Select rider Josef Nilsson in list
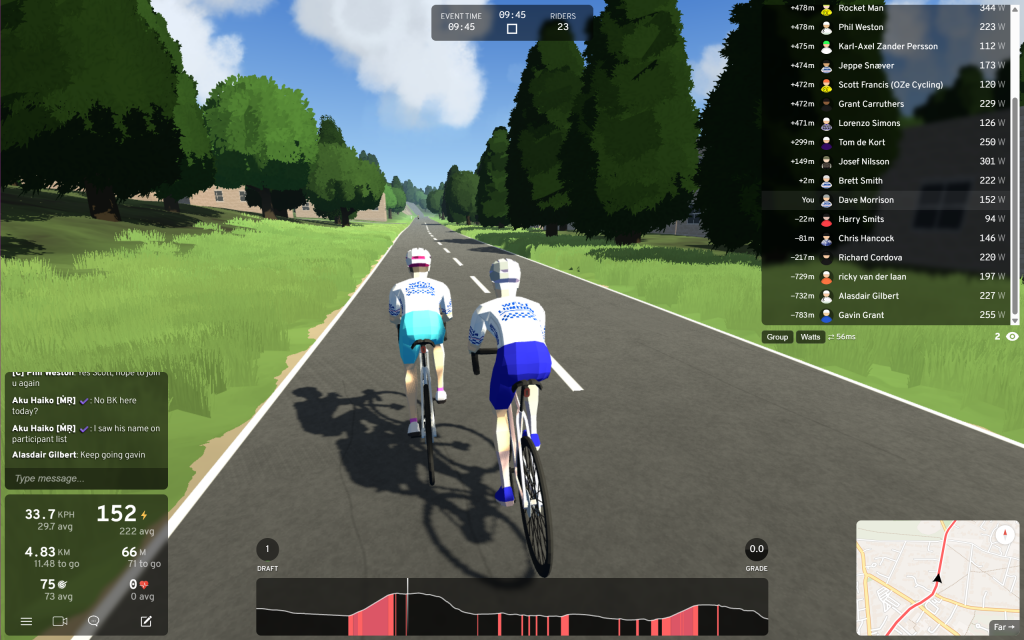The height and width of the screenshot is (640, 1024). point(890,161)
